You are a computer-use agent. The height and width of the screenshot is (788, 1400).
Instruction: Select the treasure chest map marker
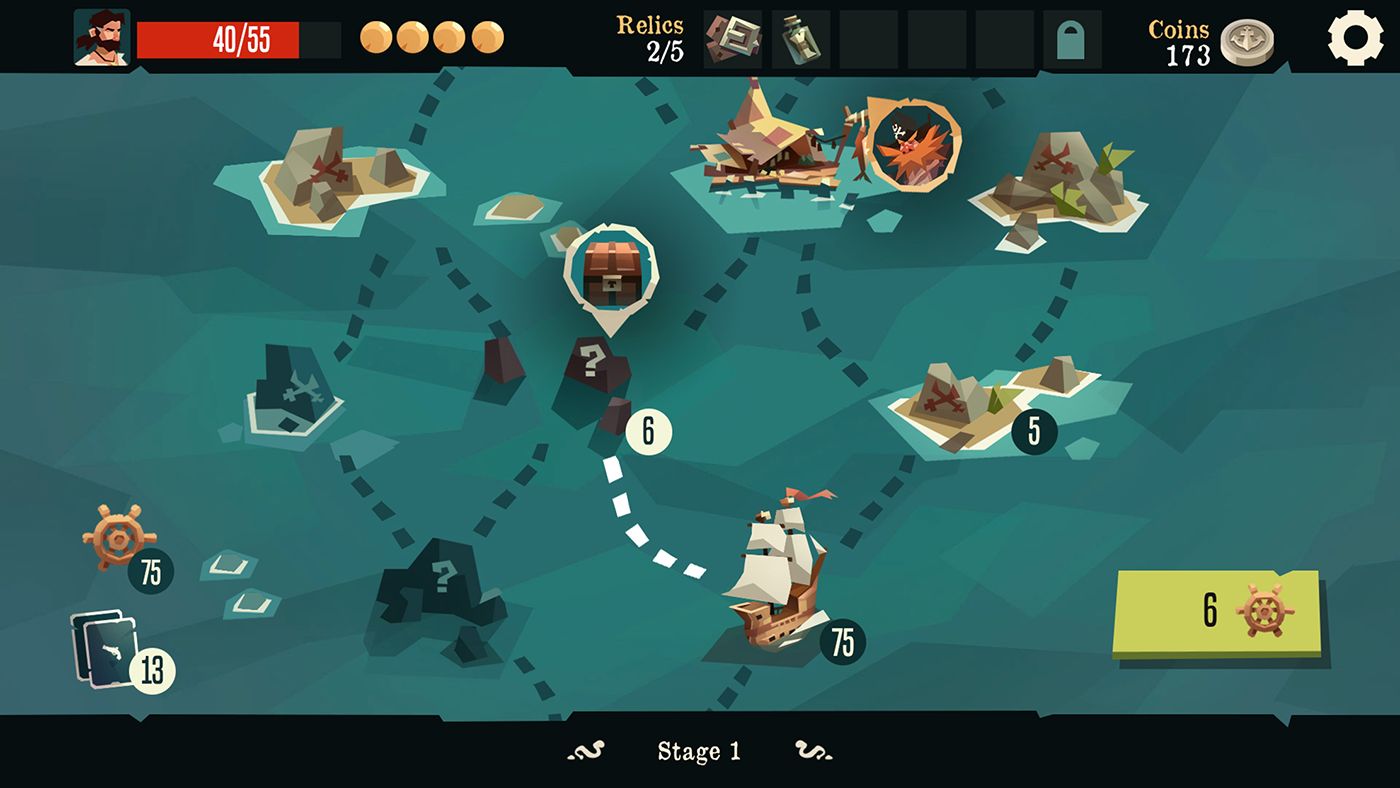(x=610, y=272)
